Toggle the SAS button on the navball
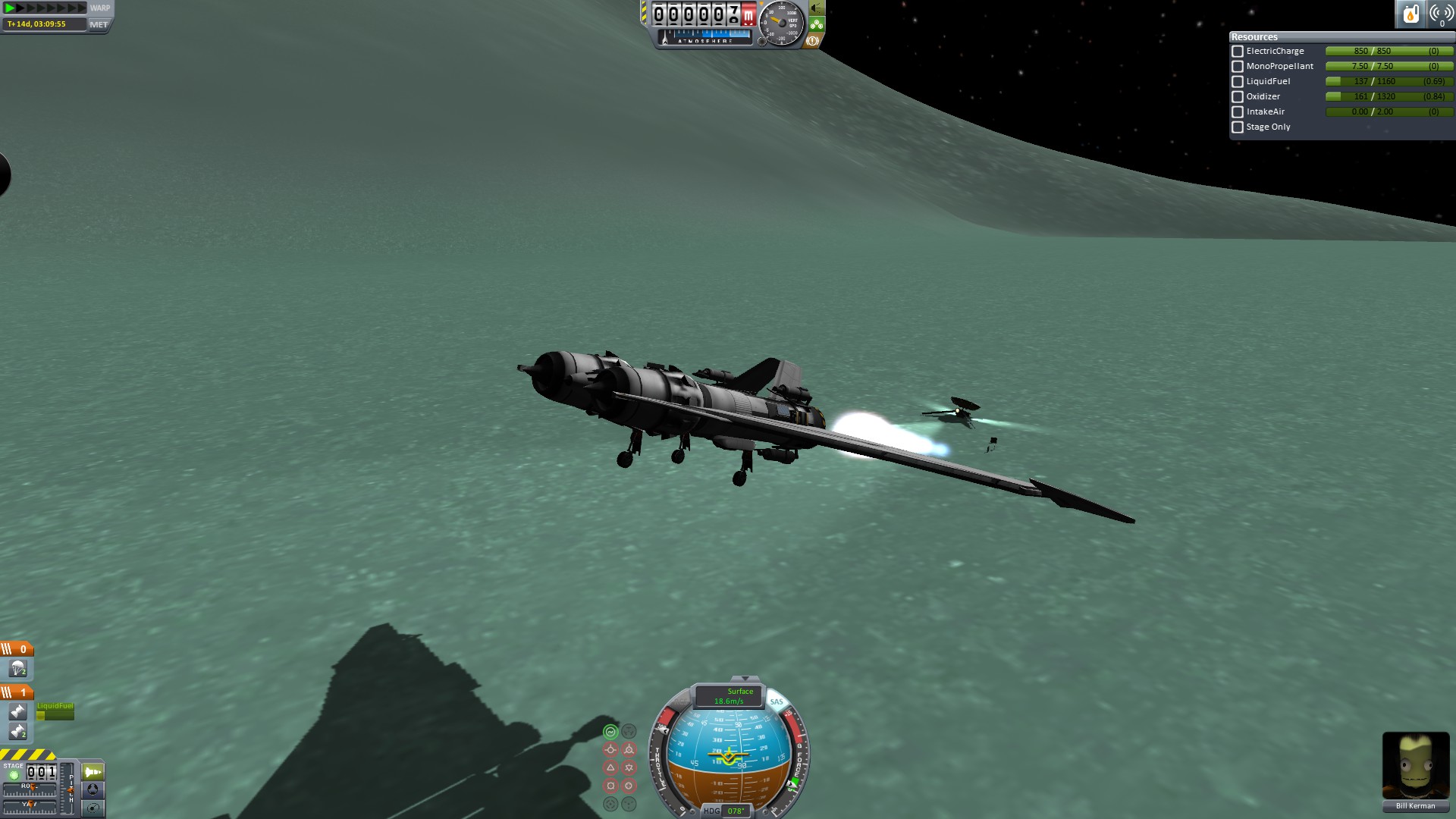 [x=777, y=701]
